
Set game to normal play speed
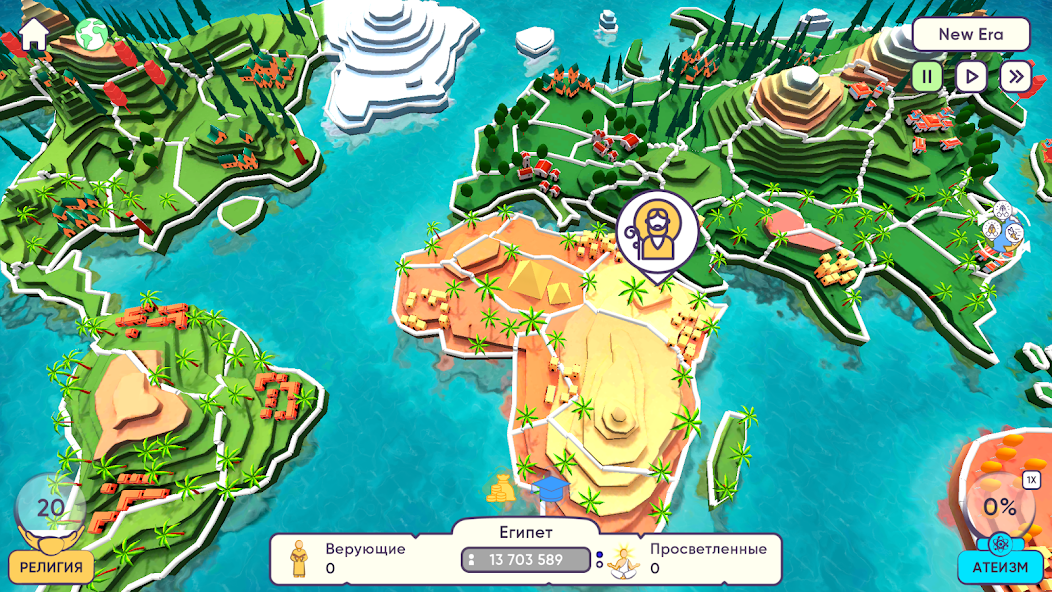(971, 76)
